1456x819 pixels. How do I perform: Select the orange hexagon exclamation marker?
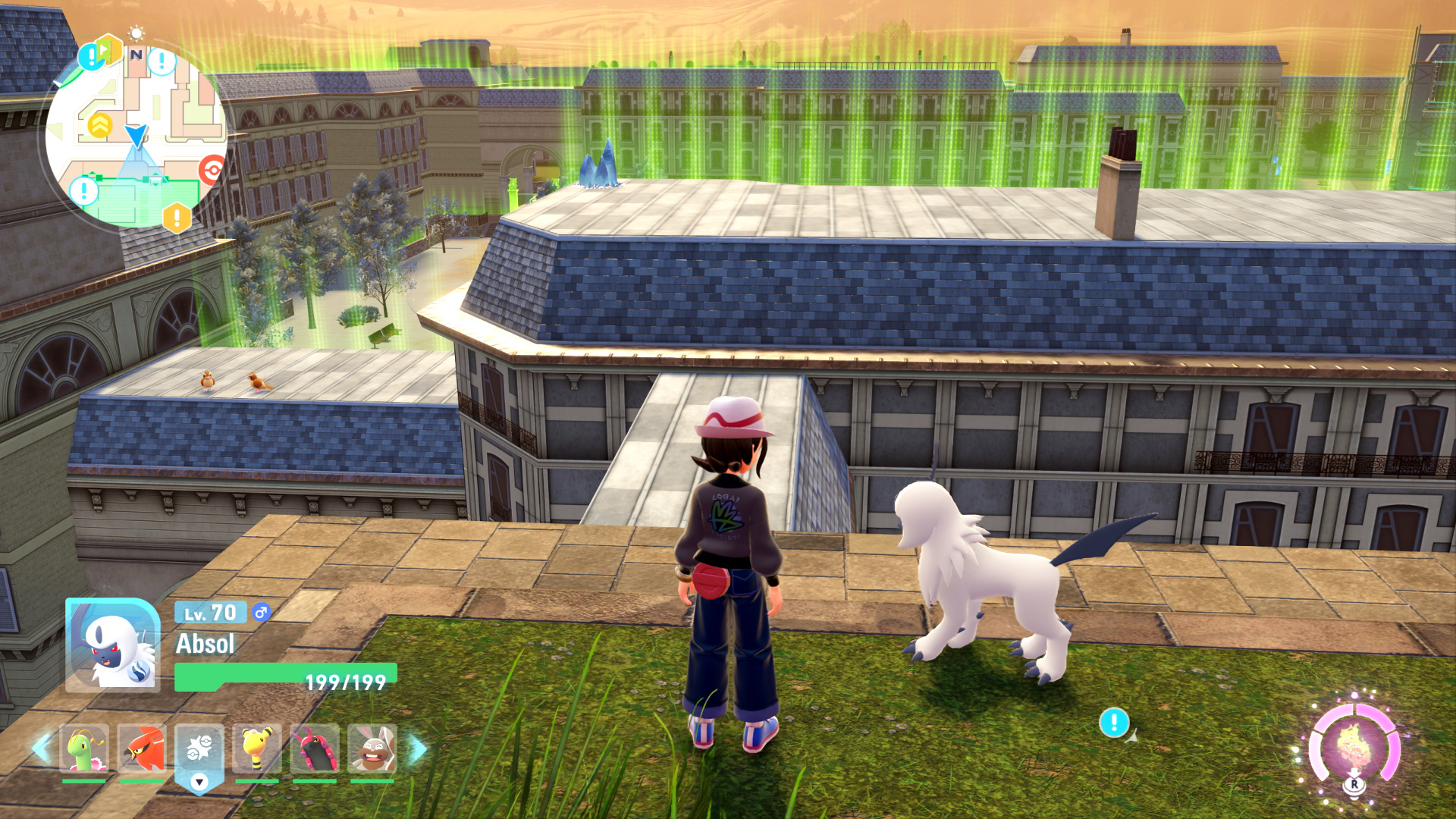coord(177,218)
